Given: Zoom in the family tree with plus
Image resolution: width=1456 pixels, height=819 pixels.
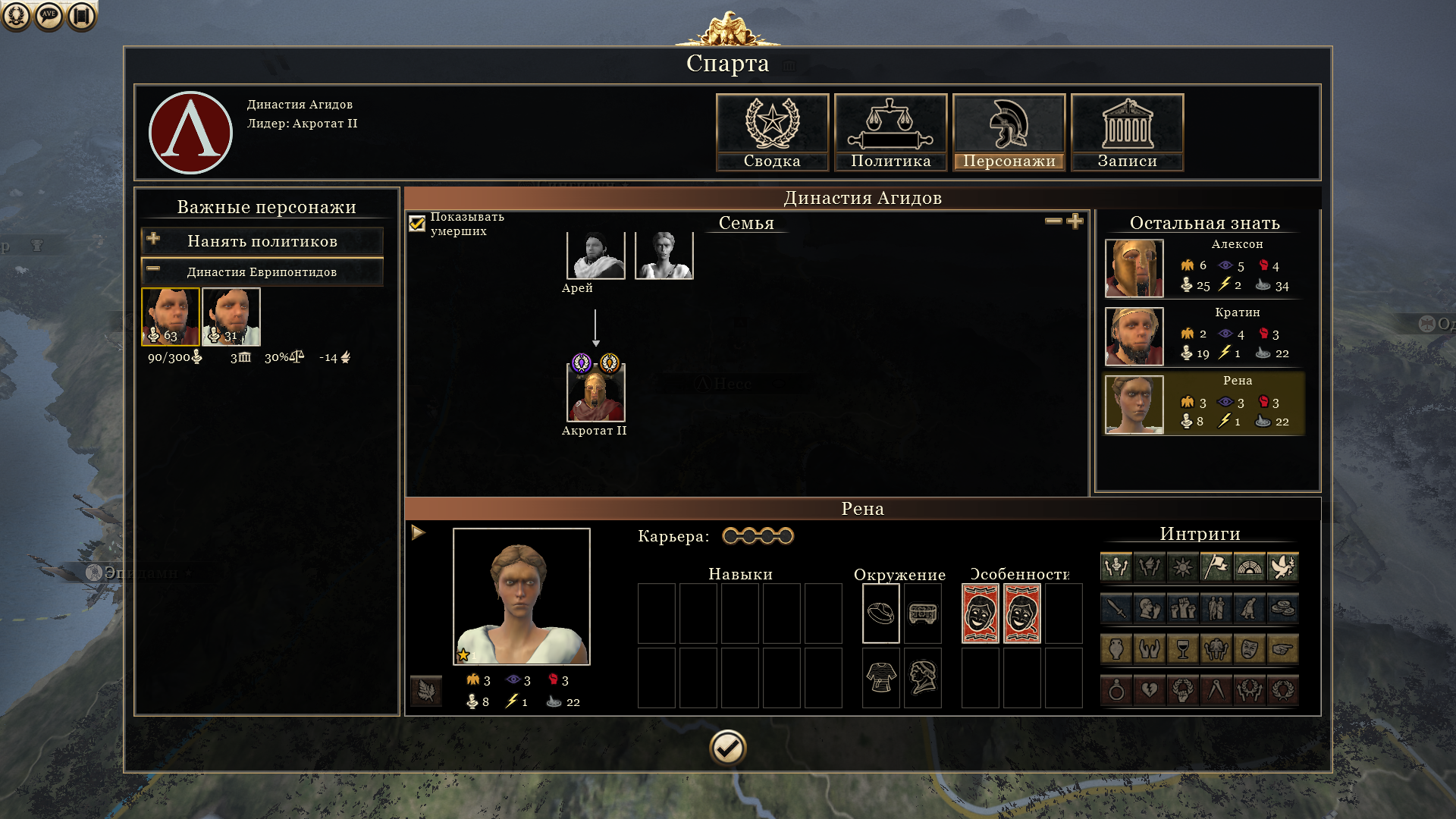Looking at the screenshot, I should click(1075, 221).
